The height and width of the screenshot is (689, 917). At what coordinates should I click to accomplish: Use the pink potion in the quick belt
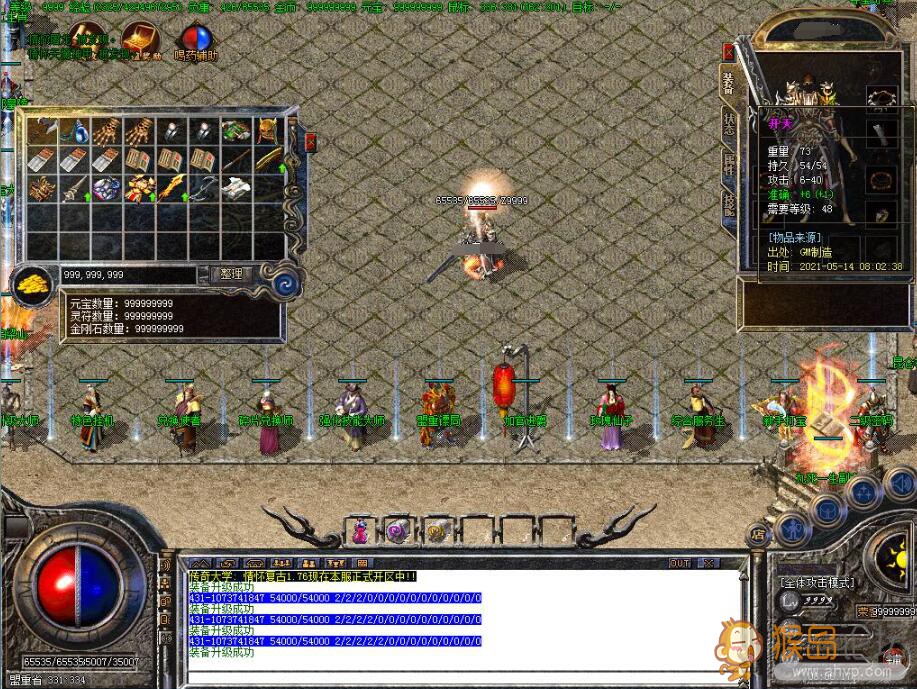tap(359, 532)
